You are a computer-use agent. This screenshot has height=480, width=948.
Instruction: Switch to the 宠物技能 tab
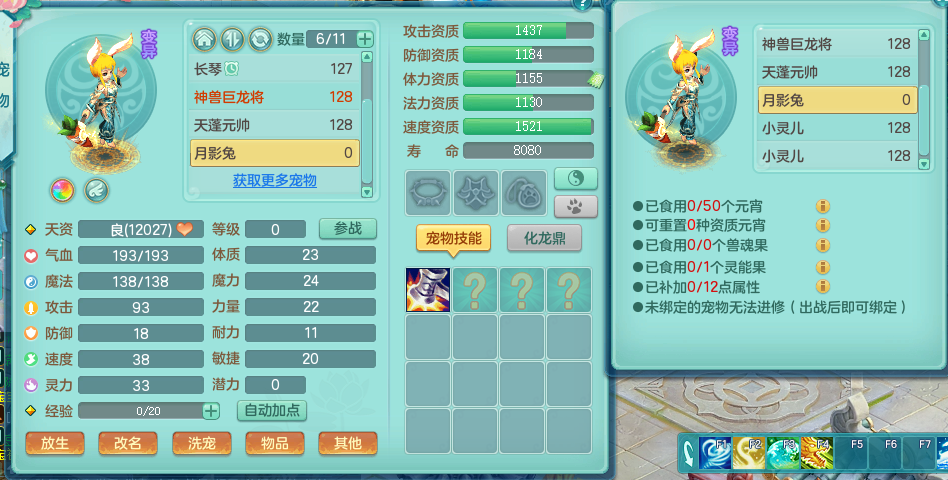(x=453, y=238)
